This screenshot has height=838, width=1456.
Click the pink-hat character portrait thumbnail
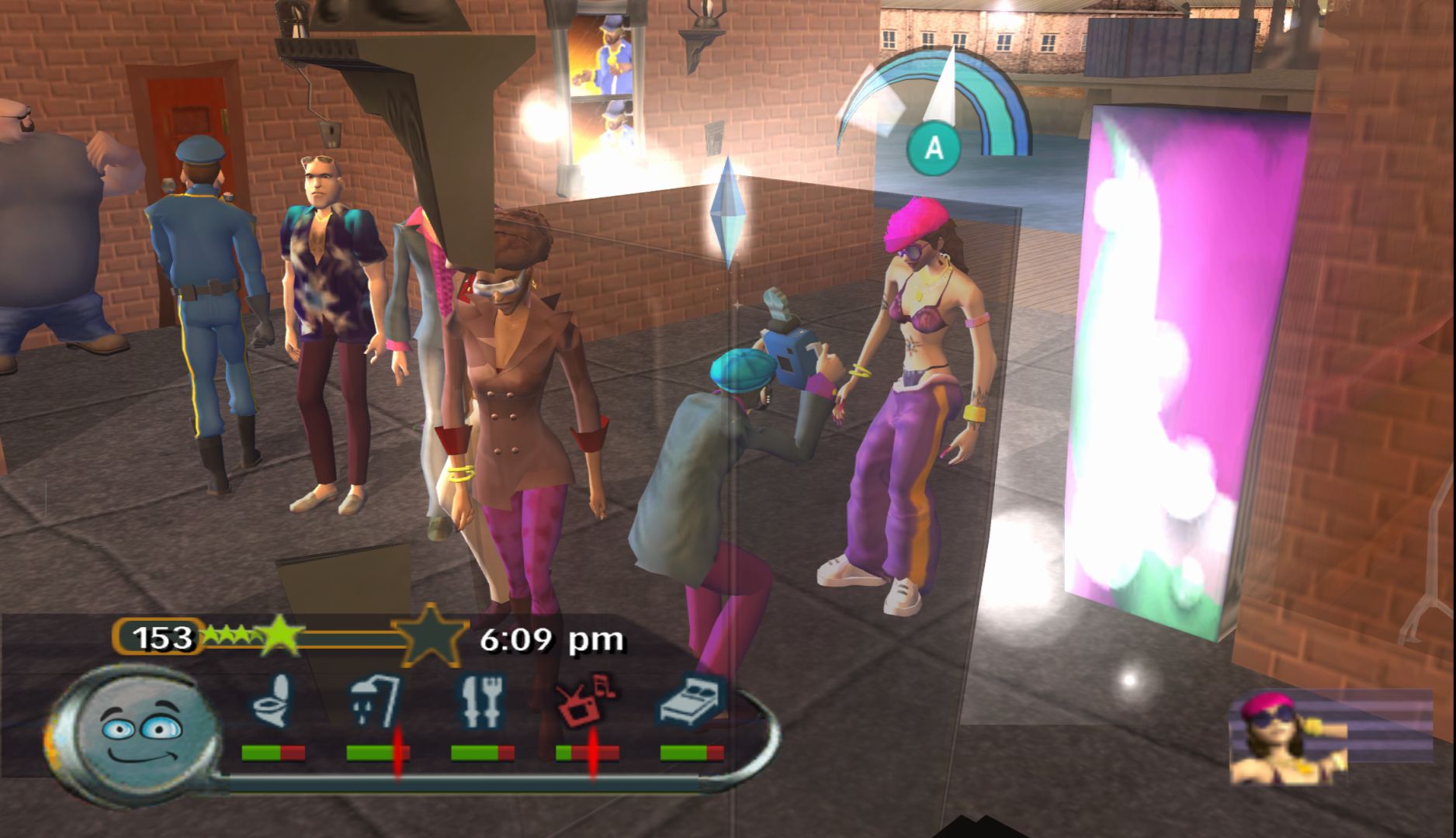pyautogui.click(x=1288, y=739)
